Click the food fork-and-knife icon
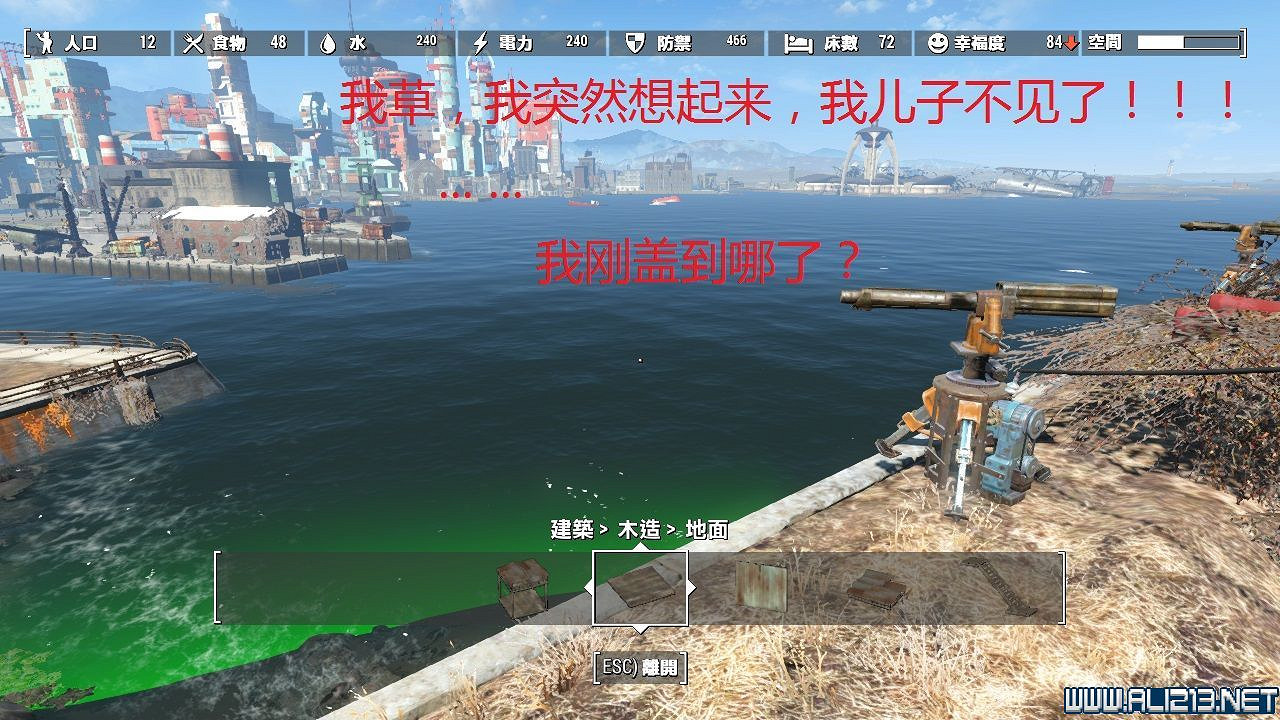The height and width of the screenshot is (720, 1280). pos(193,42)
